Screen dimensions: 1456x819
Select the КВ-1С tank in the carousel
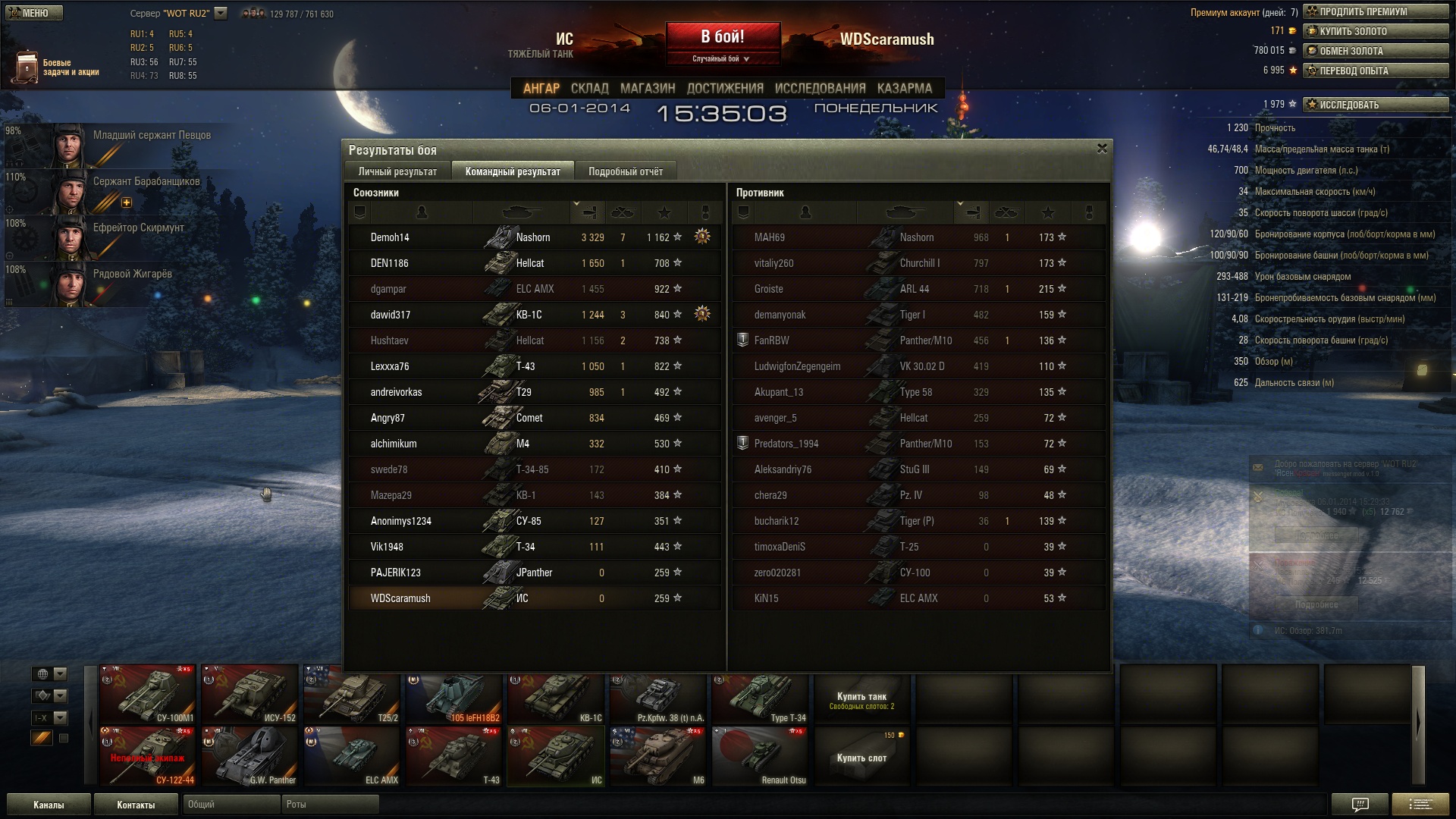click(x=556, y=695)
